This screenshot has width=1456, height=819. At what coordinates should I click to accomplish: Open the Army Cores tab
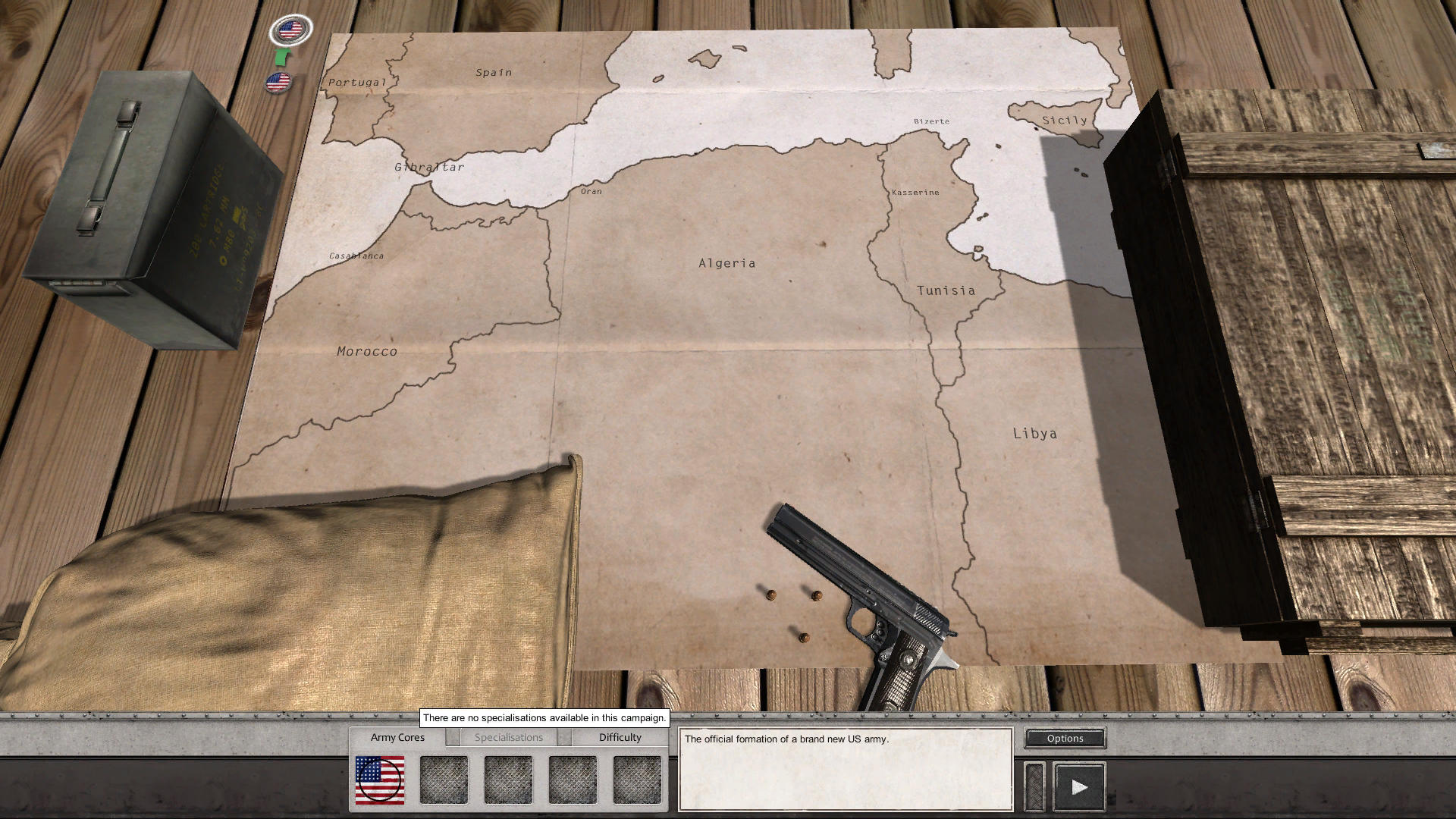click(397, 736)
